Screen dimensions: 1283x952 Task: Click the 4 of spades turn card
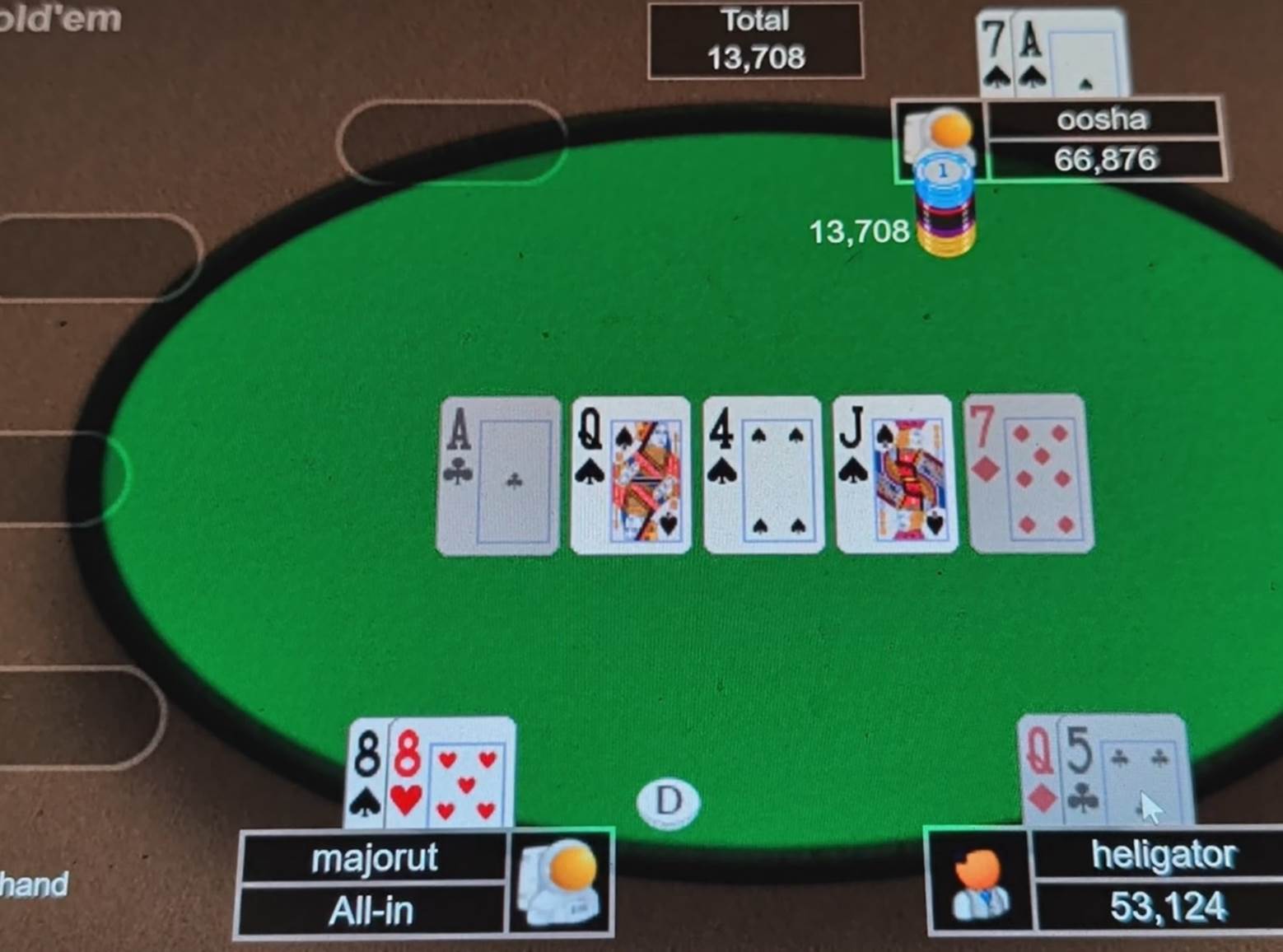(763, 476)
